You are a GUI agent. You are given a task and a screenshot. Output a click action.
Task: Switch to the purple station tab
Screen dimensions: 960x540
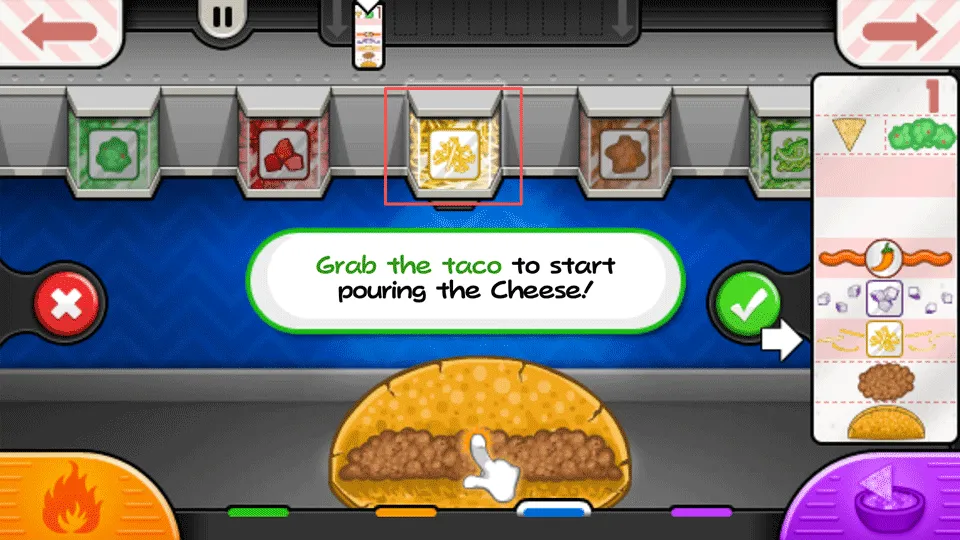(701, 512)
